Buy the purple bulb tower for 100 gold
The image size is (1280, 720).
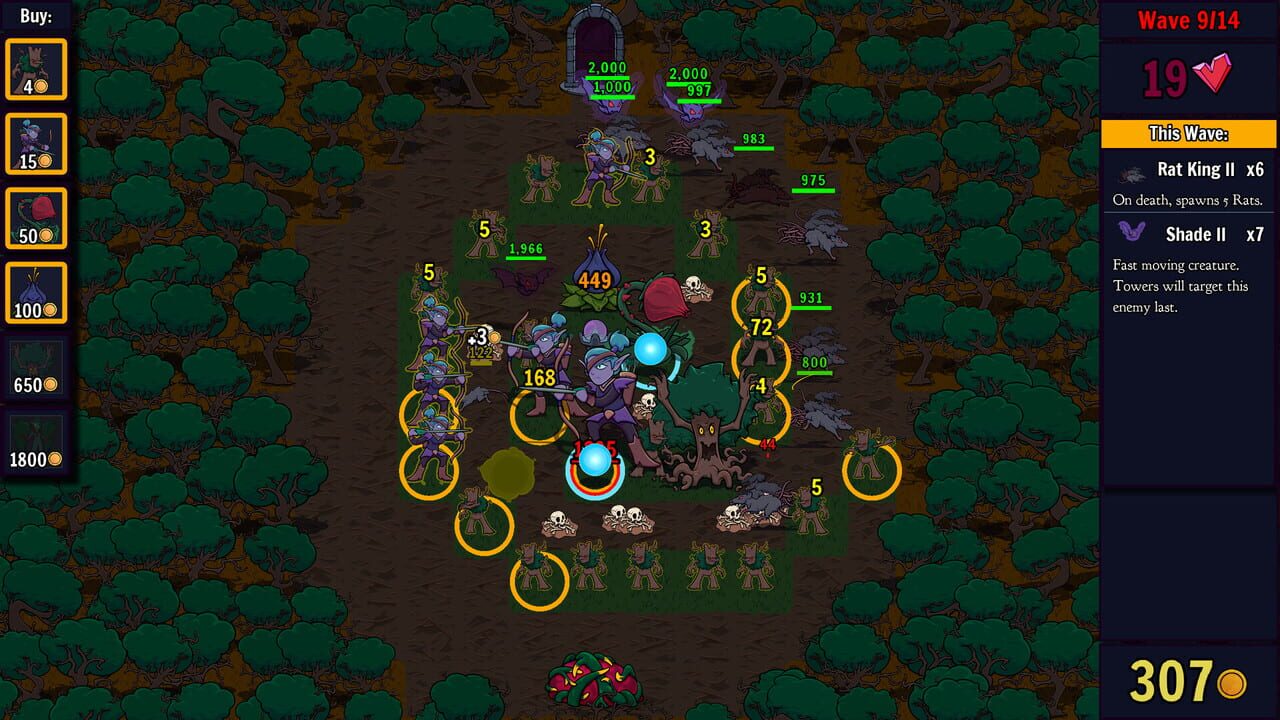(37, 293)
